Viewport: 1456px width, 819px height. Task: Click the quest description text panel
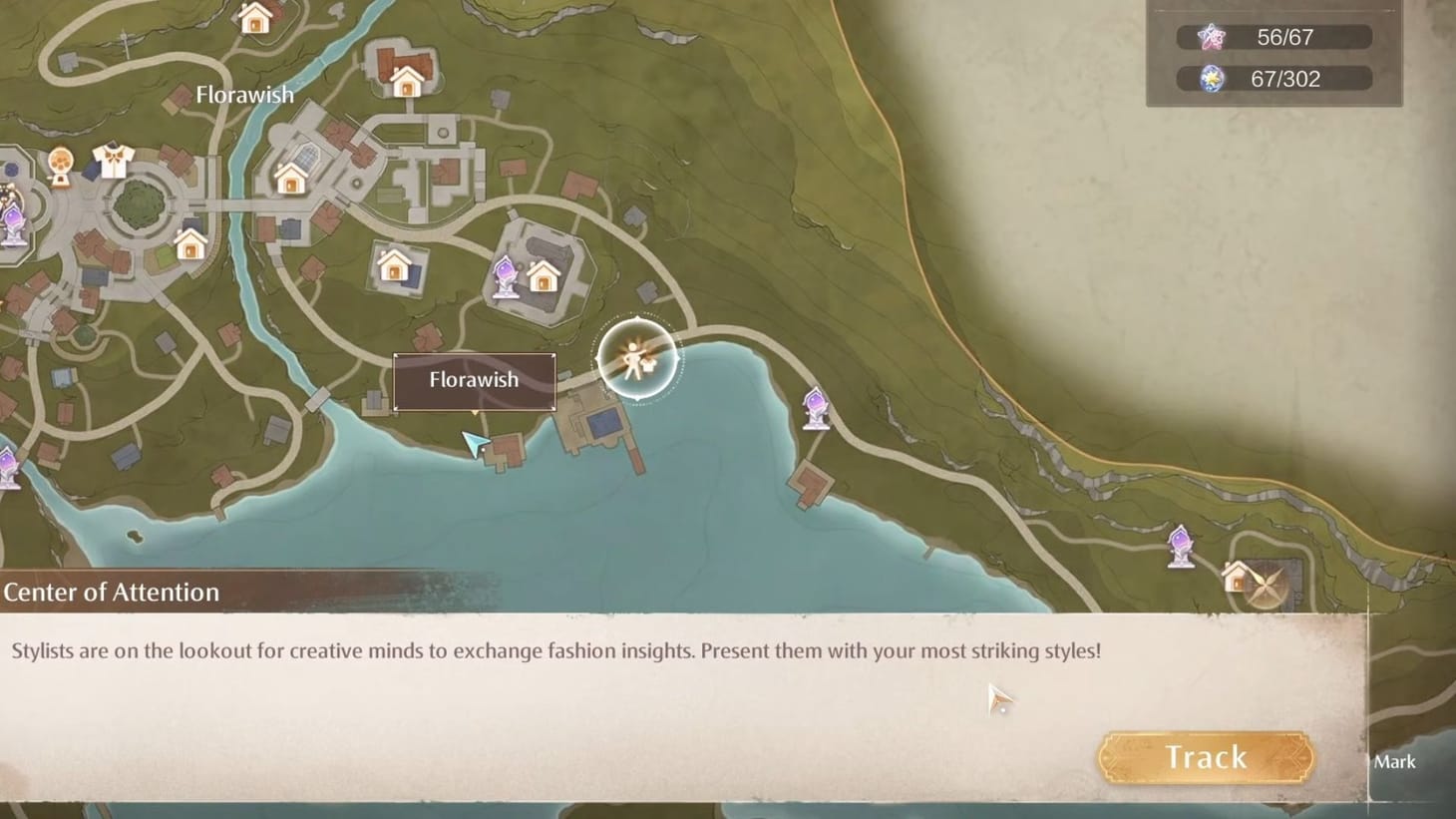pyautogui.click(x=555, y=650)
